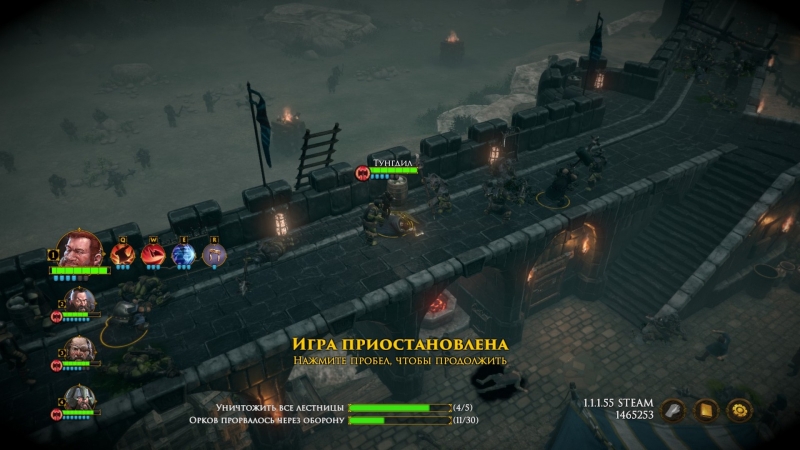Image resolution: width=800 pixels, height=450 pixels.
Task: Activate the W red slash ability
Action: pyautogui.click(x=153, y=255)
